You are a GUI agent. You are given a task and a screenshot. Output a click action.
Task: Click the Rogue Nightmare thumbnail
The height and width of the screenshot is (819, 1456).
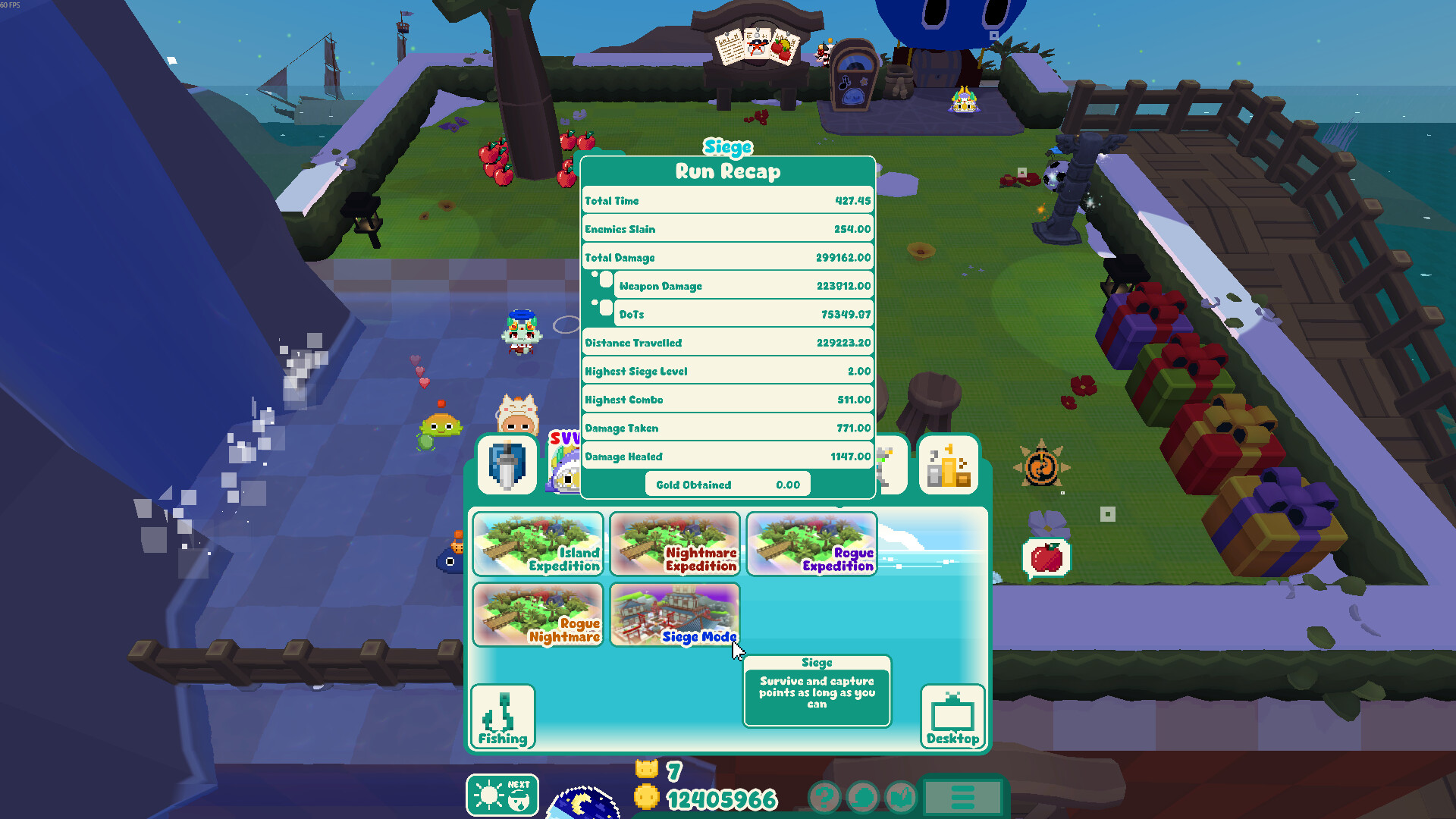(x=538, y=614)
